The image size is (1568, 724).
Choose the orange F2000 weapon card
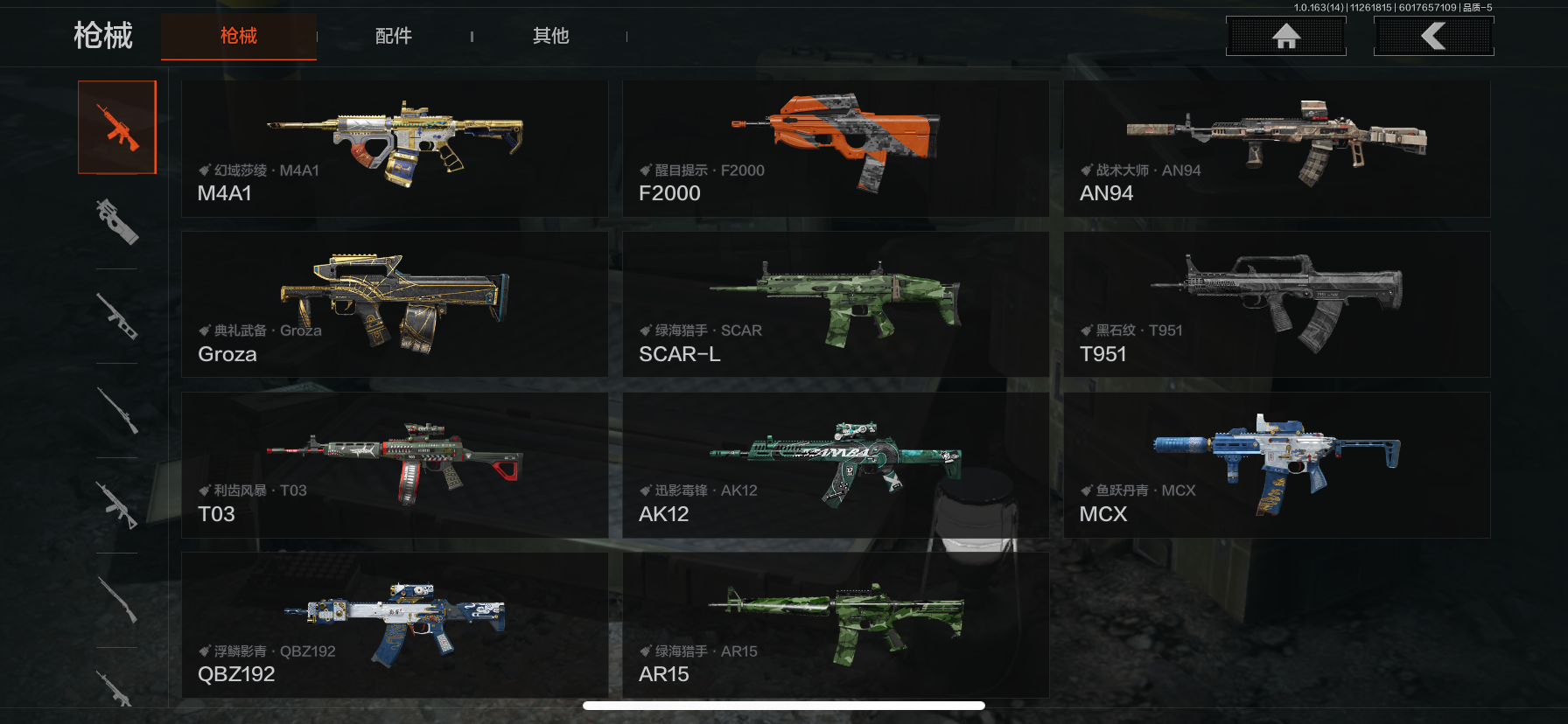click(835, 149)
